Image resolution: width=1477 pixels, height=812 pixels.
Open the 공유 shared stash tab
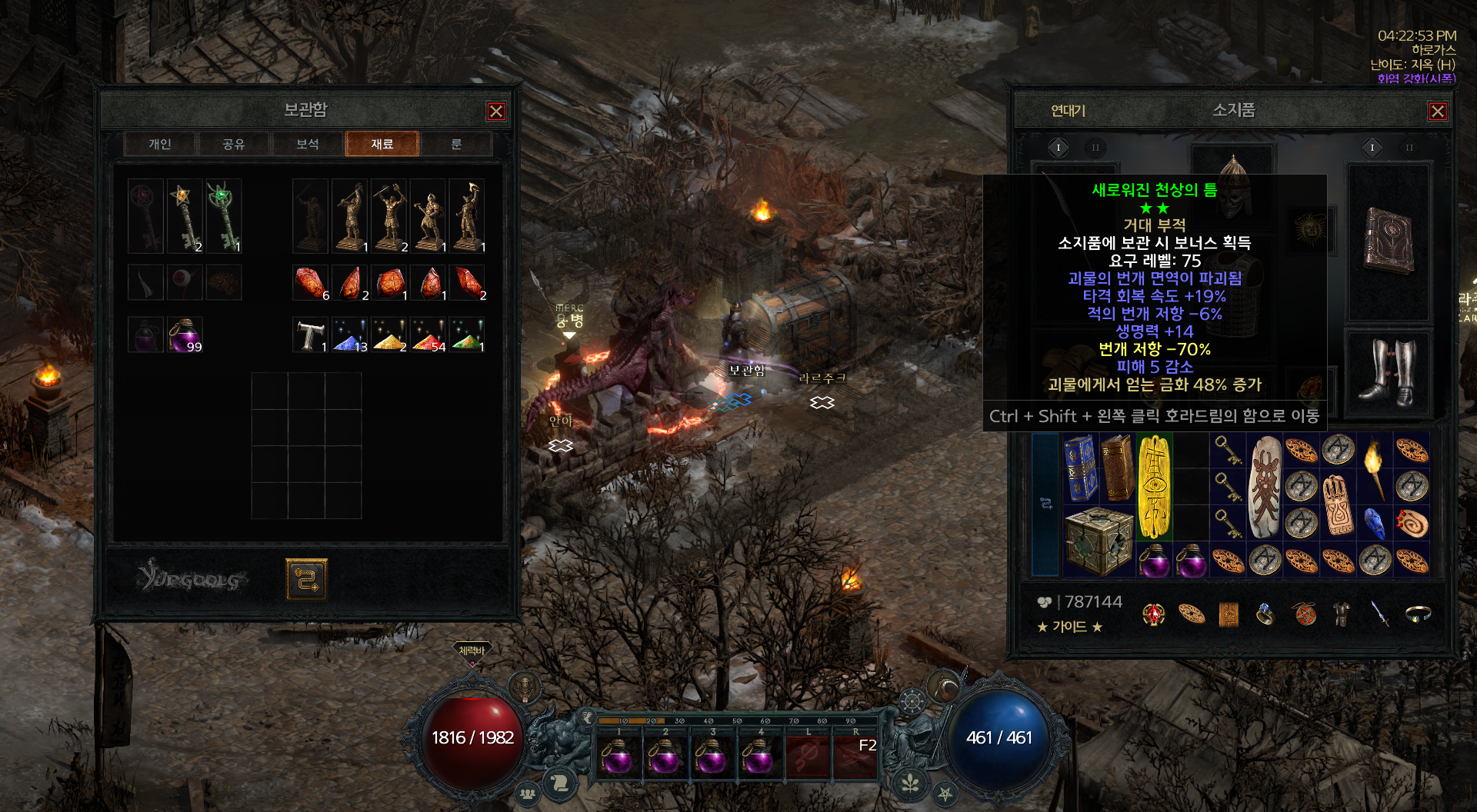(x=234, y=144)
